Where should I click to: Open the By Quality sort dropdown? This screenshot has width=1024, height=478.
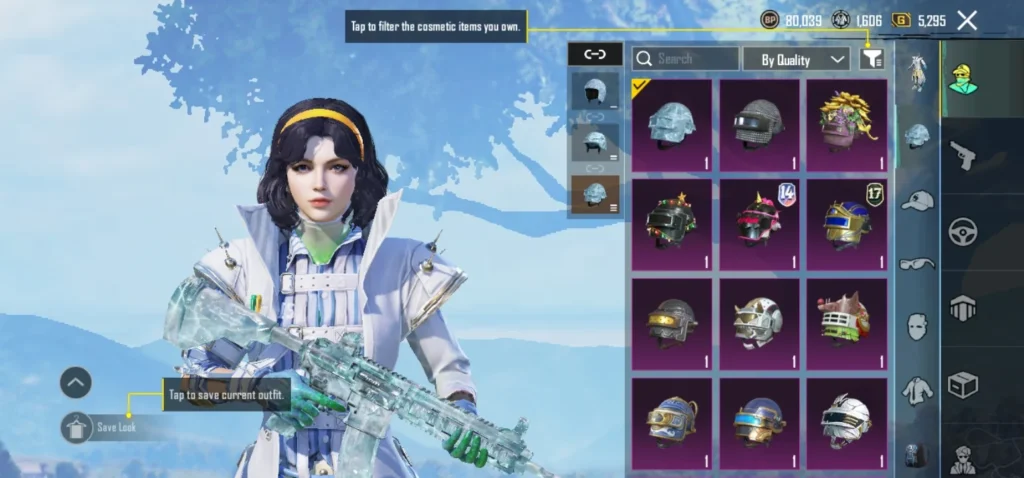796,59
